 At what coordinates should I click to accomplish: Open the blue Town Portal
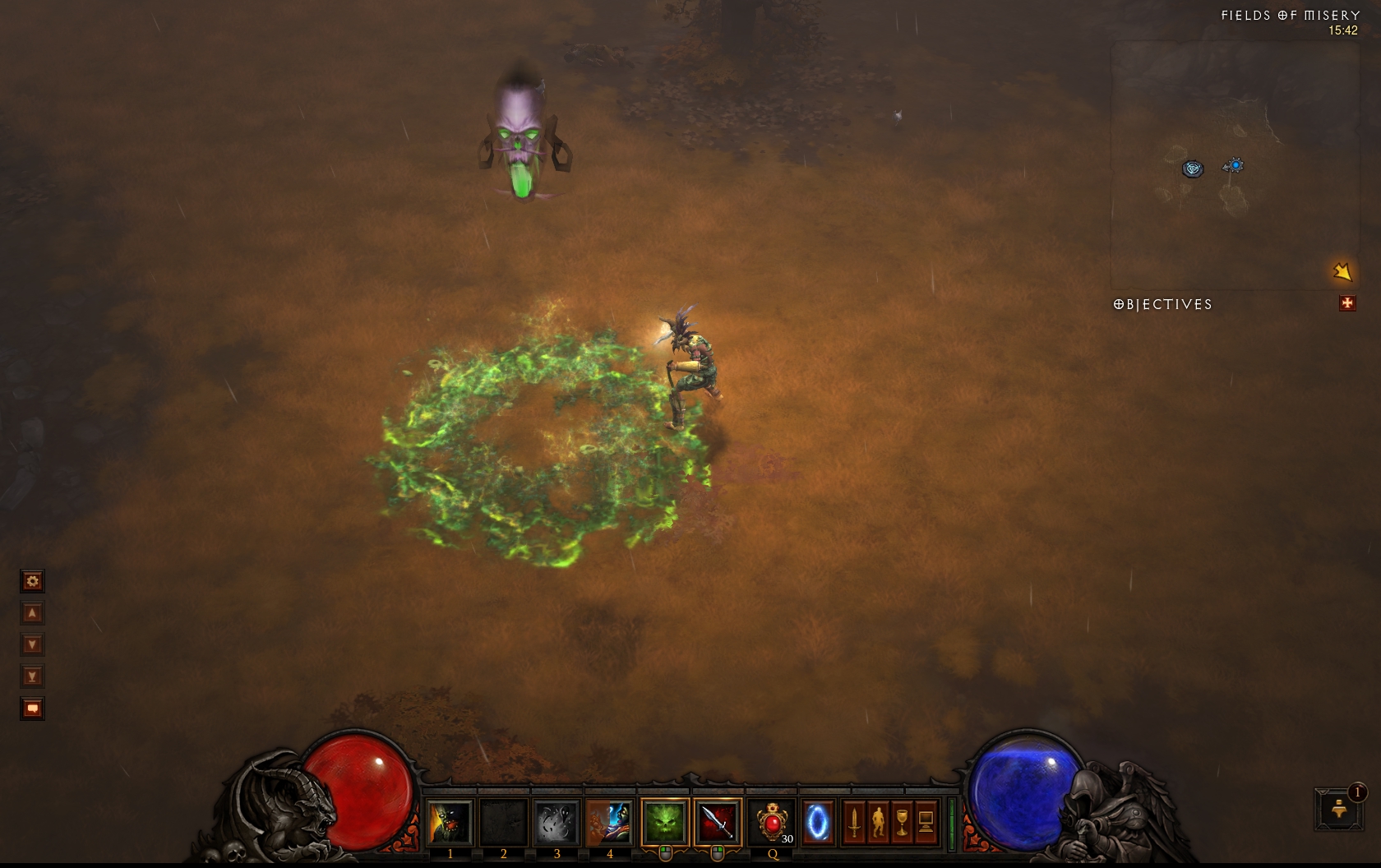(x=817, y=822)
